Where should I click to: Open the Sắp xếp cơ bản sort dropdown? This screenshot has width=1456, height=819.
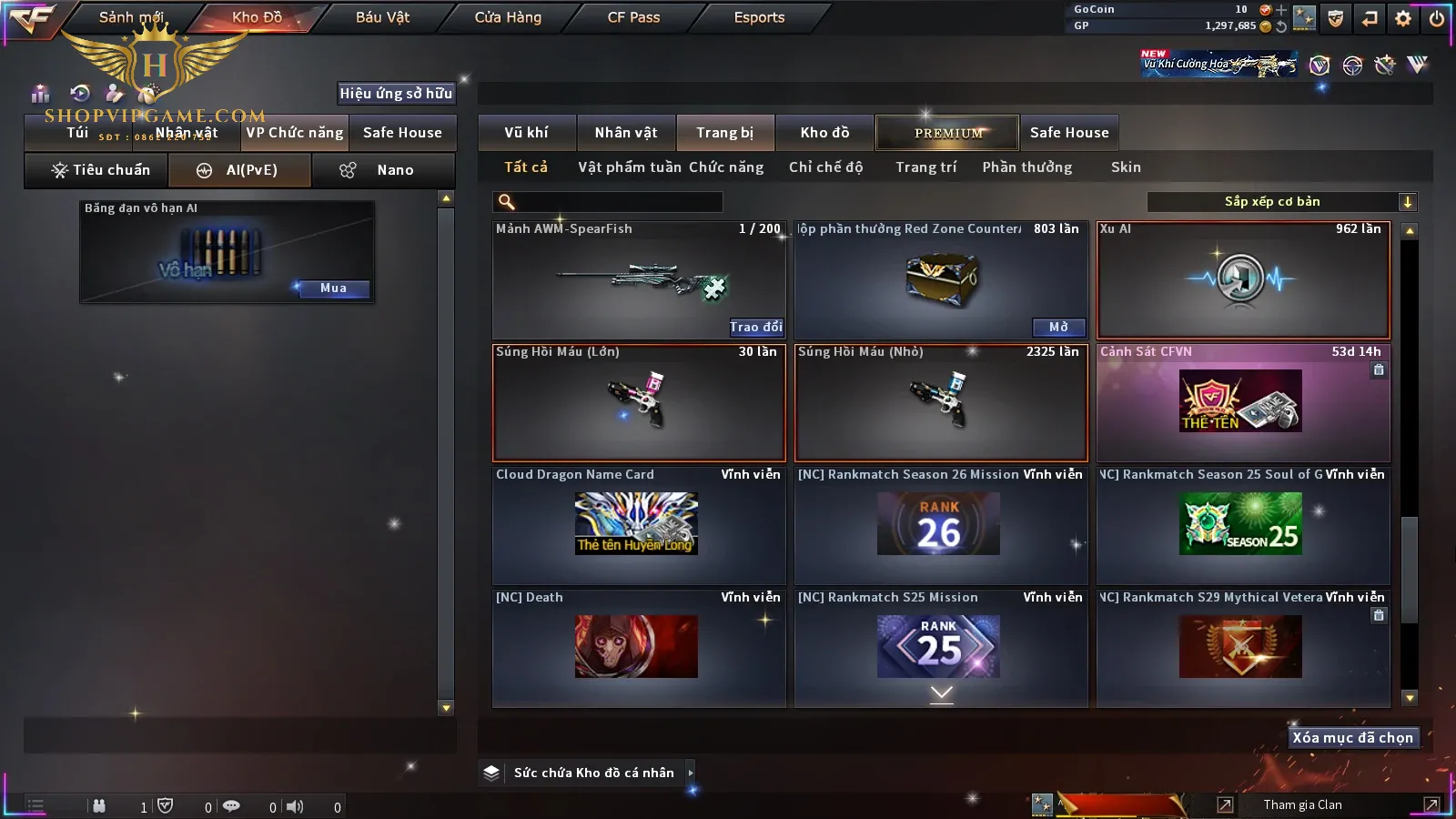tap(1282, 202)
